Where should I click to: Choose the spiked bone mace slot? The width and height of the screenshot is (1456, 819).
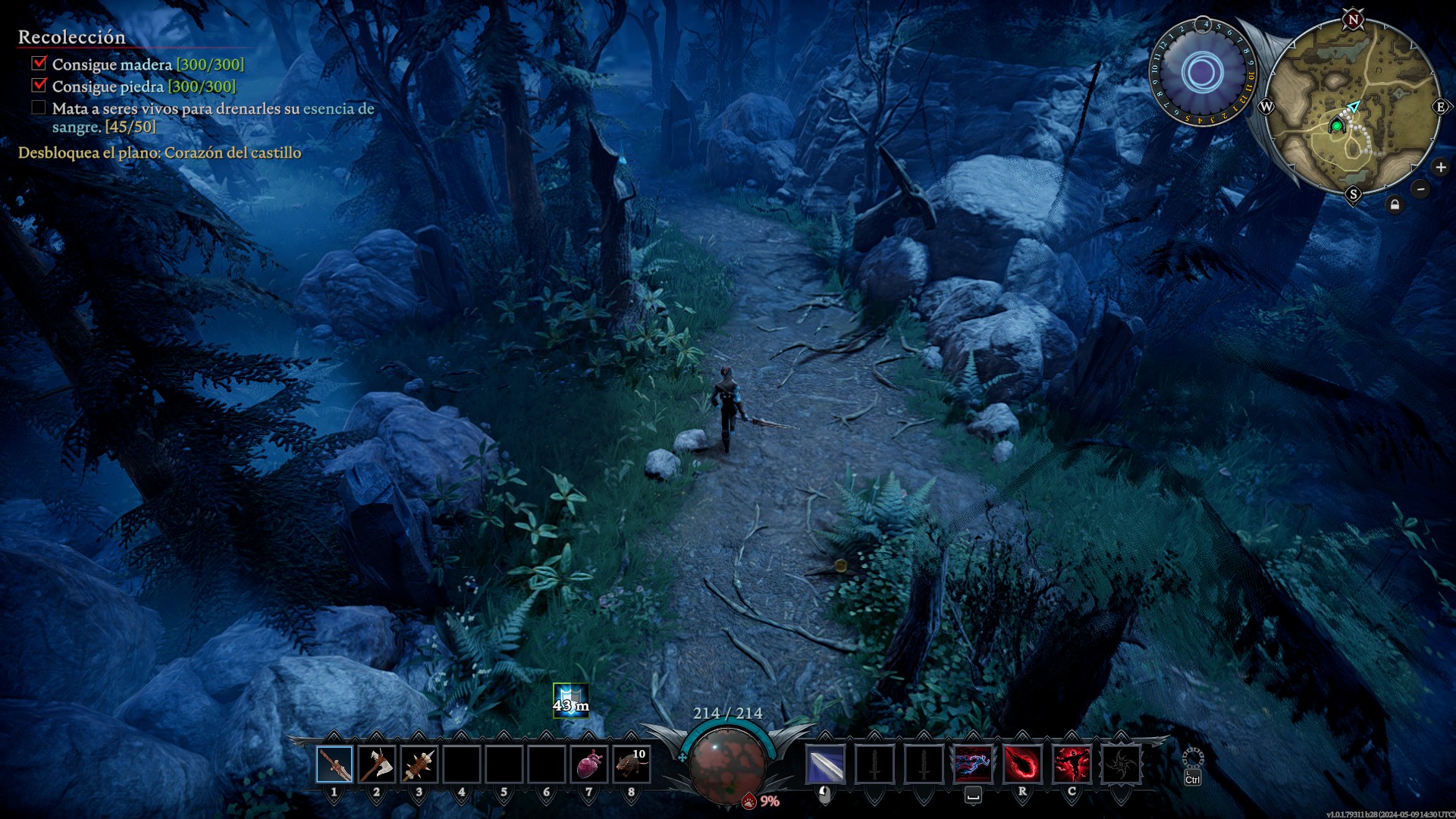click(x=419, y=764)
